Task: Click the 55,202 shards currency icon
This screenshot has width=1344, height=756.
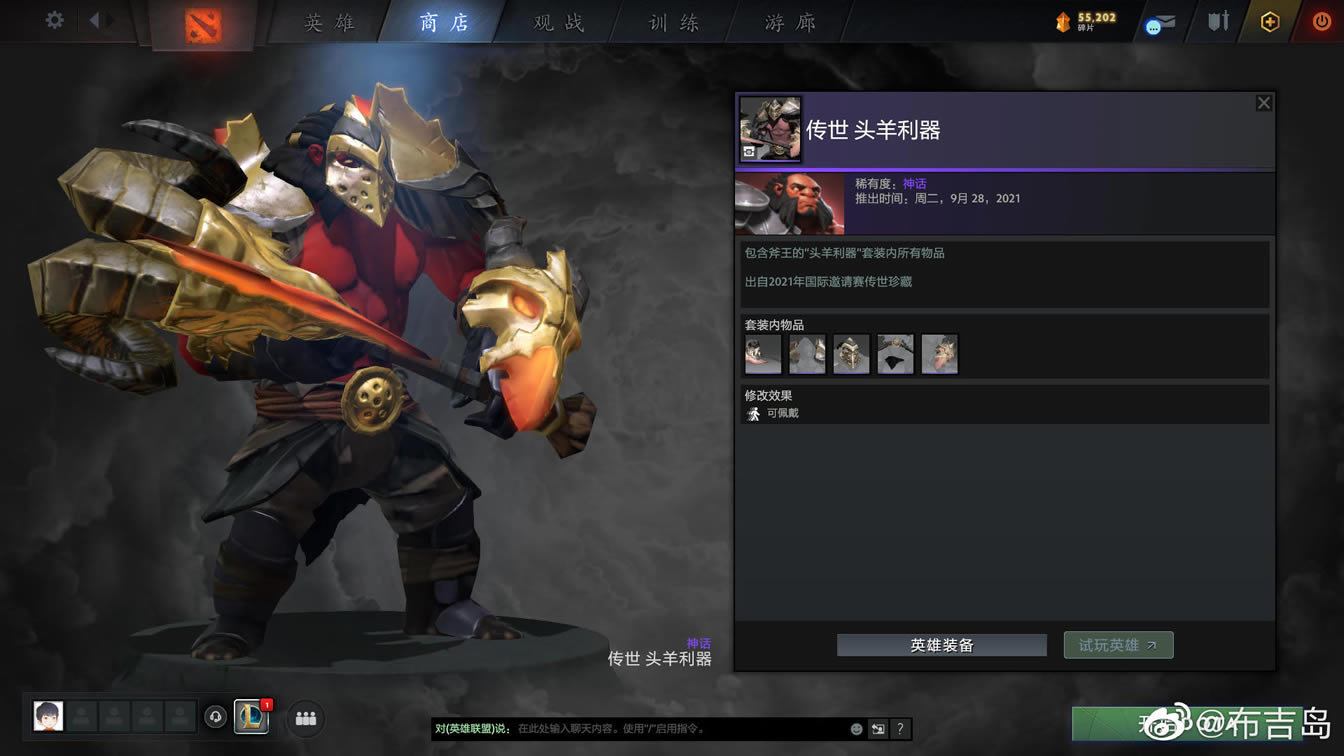Action: tap(1062, 19)
